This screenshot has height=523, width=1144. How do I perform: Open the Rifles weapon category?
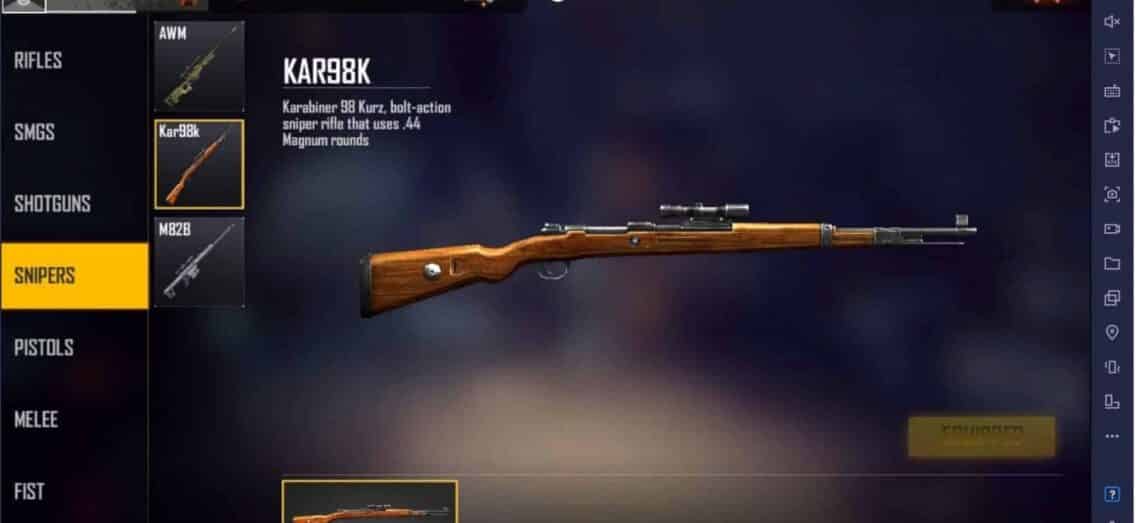(39, 61)
